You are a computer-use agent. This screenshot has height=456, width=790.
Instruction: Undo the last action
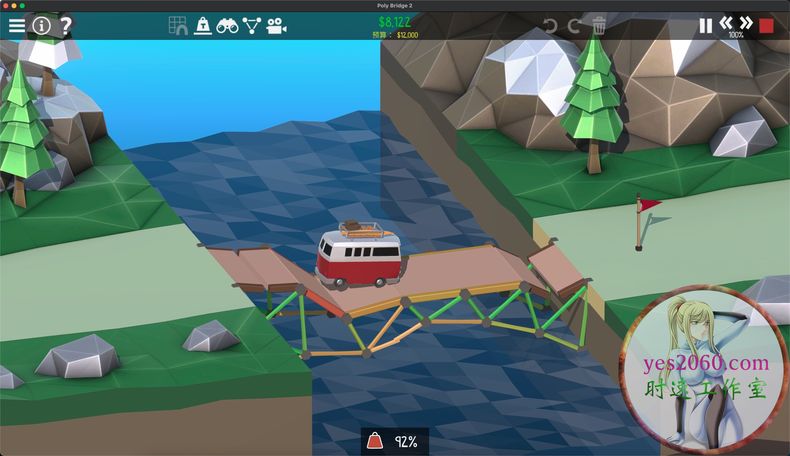[x=551, y=26]
